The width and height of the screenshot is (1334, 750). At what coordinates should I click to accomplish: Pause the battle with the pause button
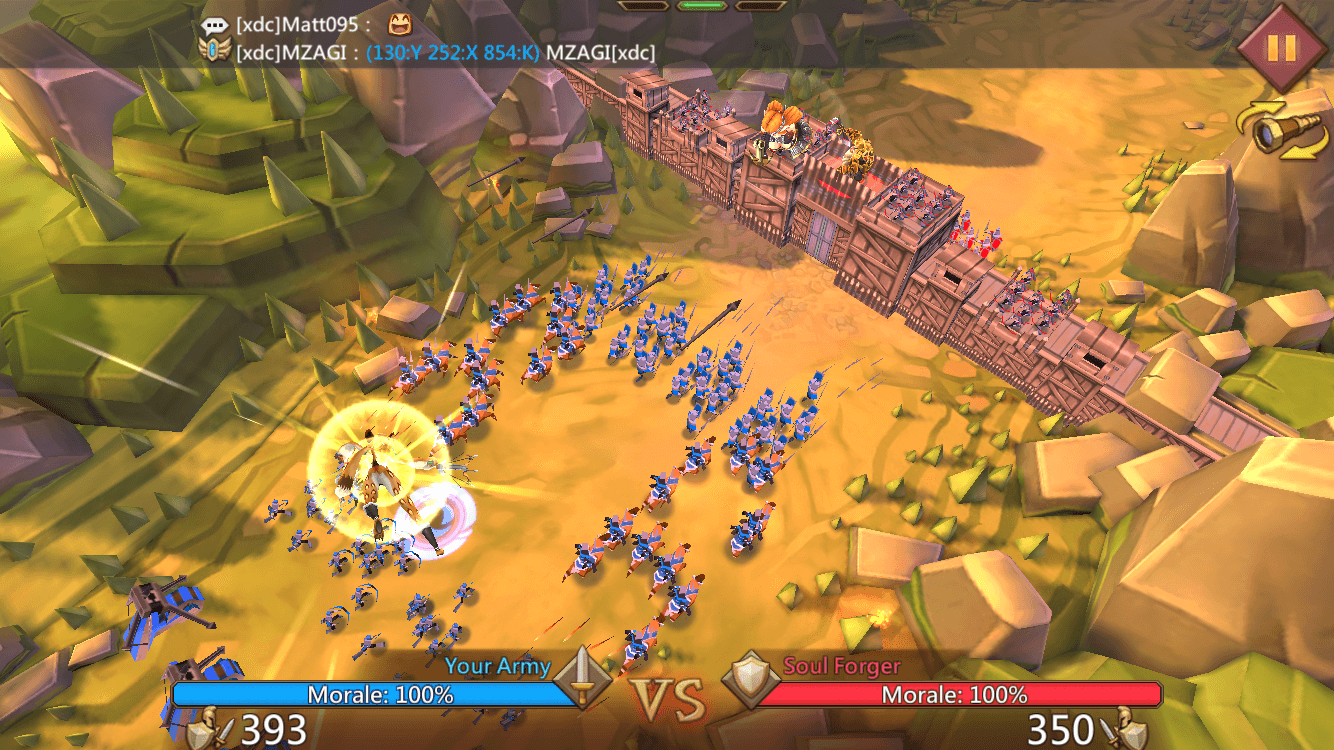pos(1281,48)
